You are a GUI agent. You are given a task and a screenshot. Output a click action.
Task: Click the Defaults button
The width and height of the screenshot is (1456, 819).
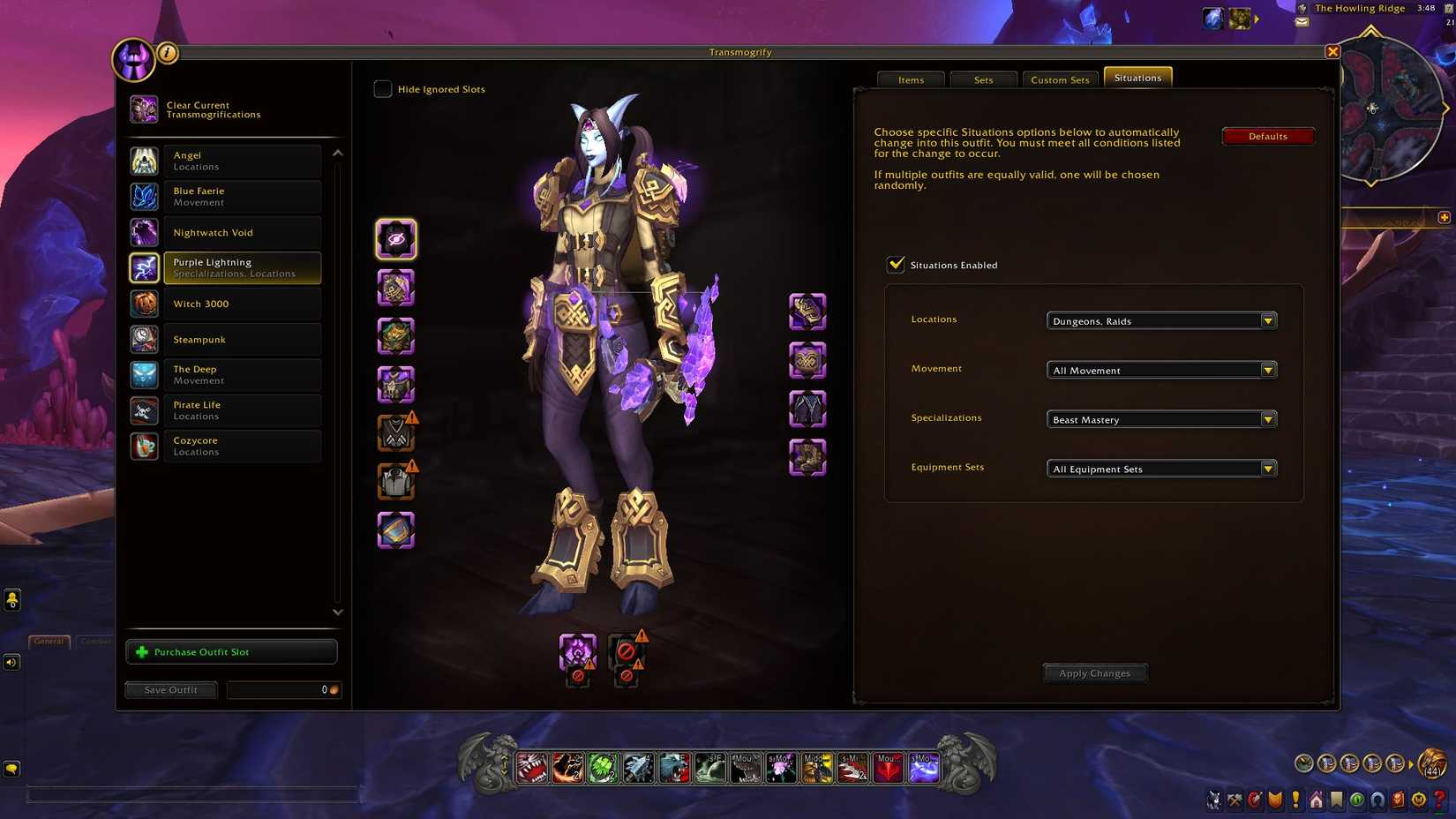[1267, 136]
